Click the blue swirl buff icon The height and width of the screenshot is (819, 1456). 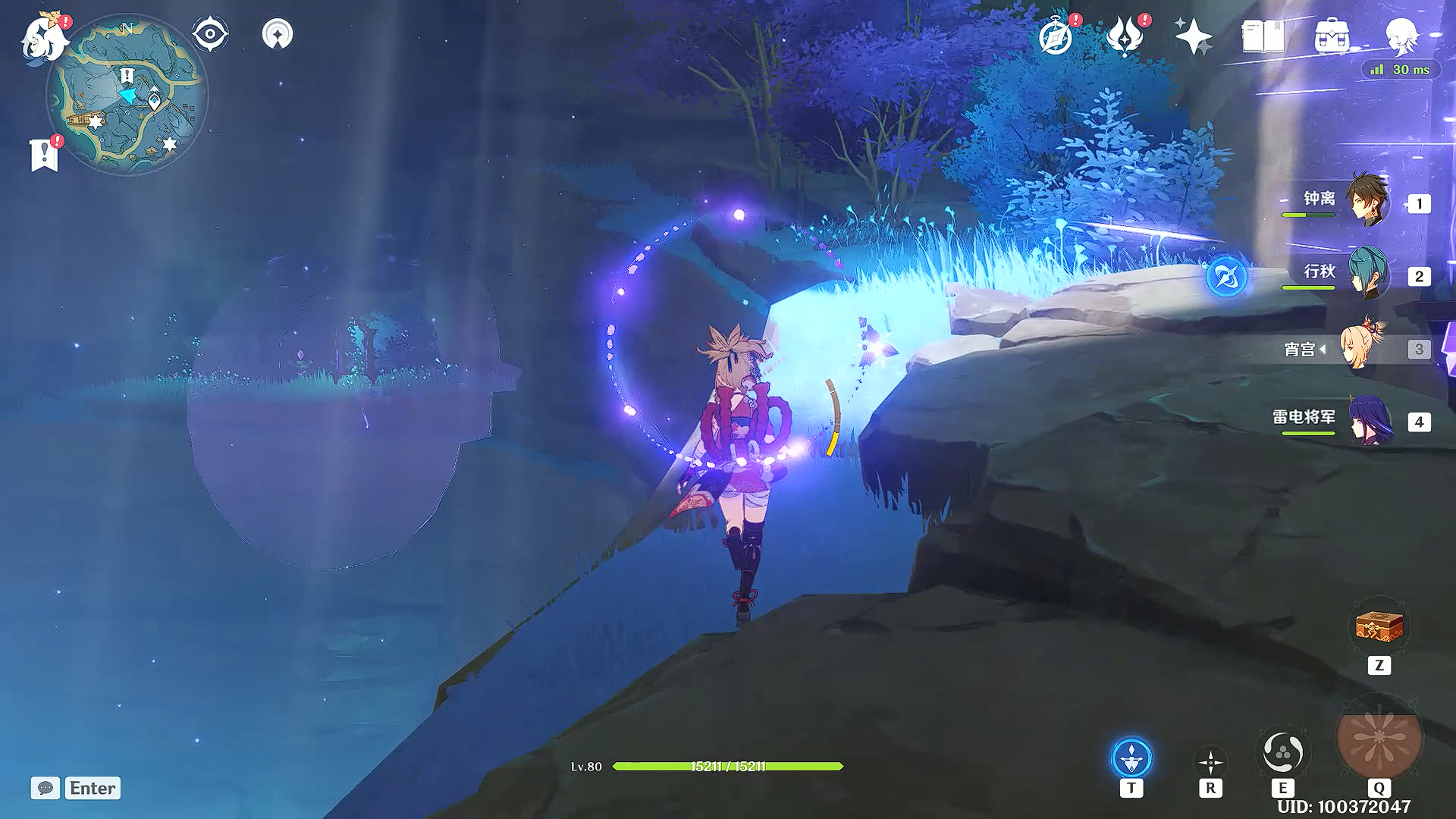point(1226,276)
